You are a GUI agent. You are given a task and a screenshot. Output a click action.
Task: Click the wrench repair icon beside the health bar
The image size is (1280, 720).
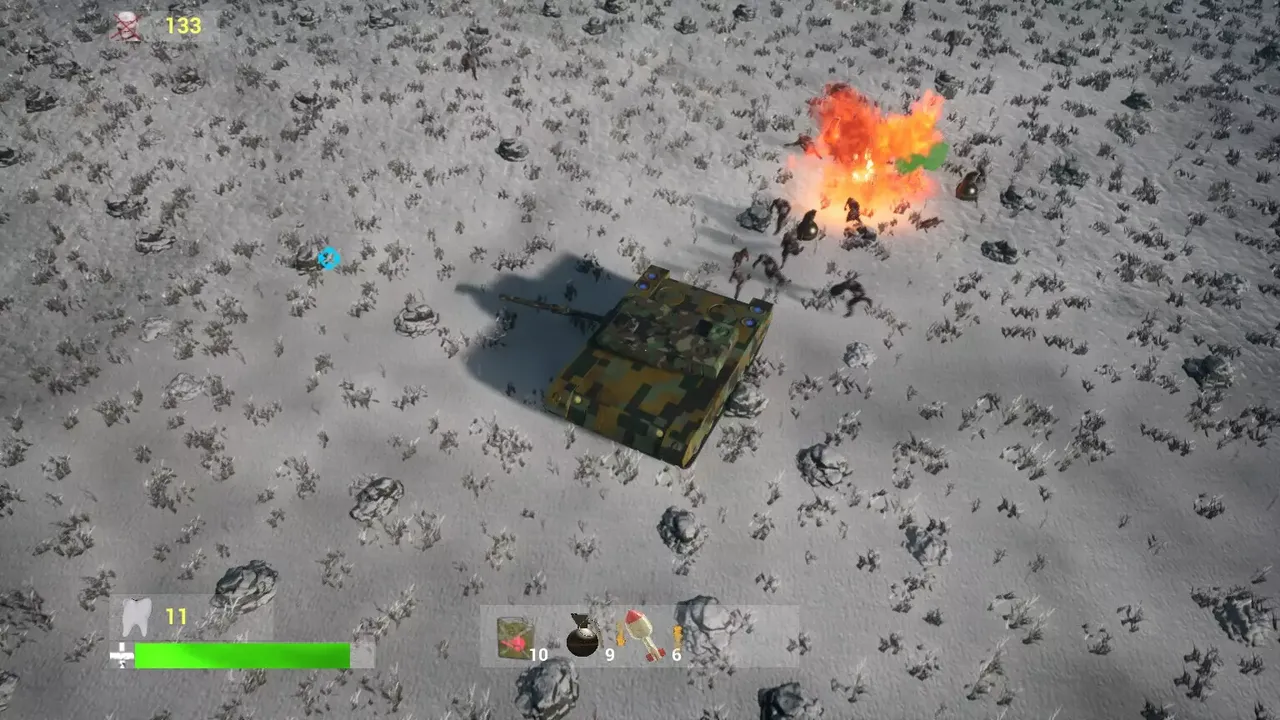[120, 655]
